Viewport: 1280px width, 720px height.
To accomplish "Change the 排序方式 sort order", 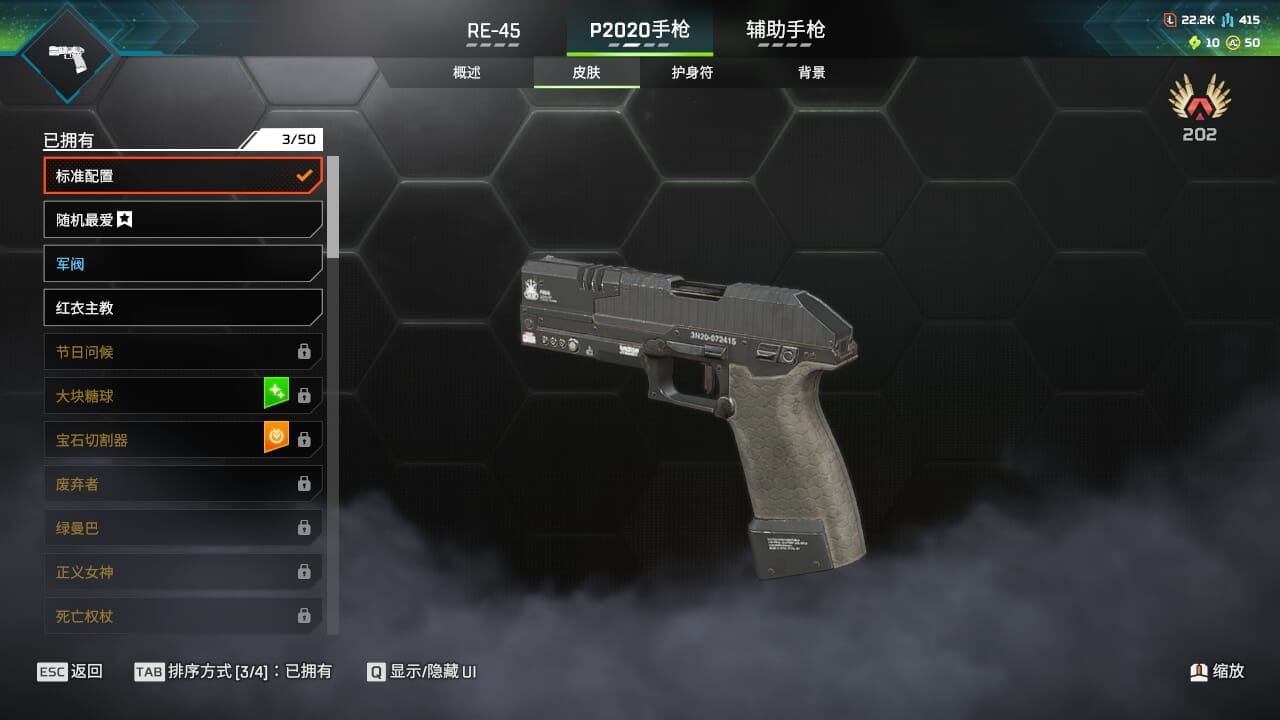I will pyautogui.click(x=233, y=671).
